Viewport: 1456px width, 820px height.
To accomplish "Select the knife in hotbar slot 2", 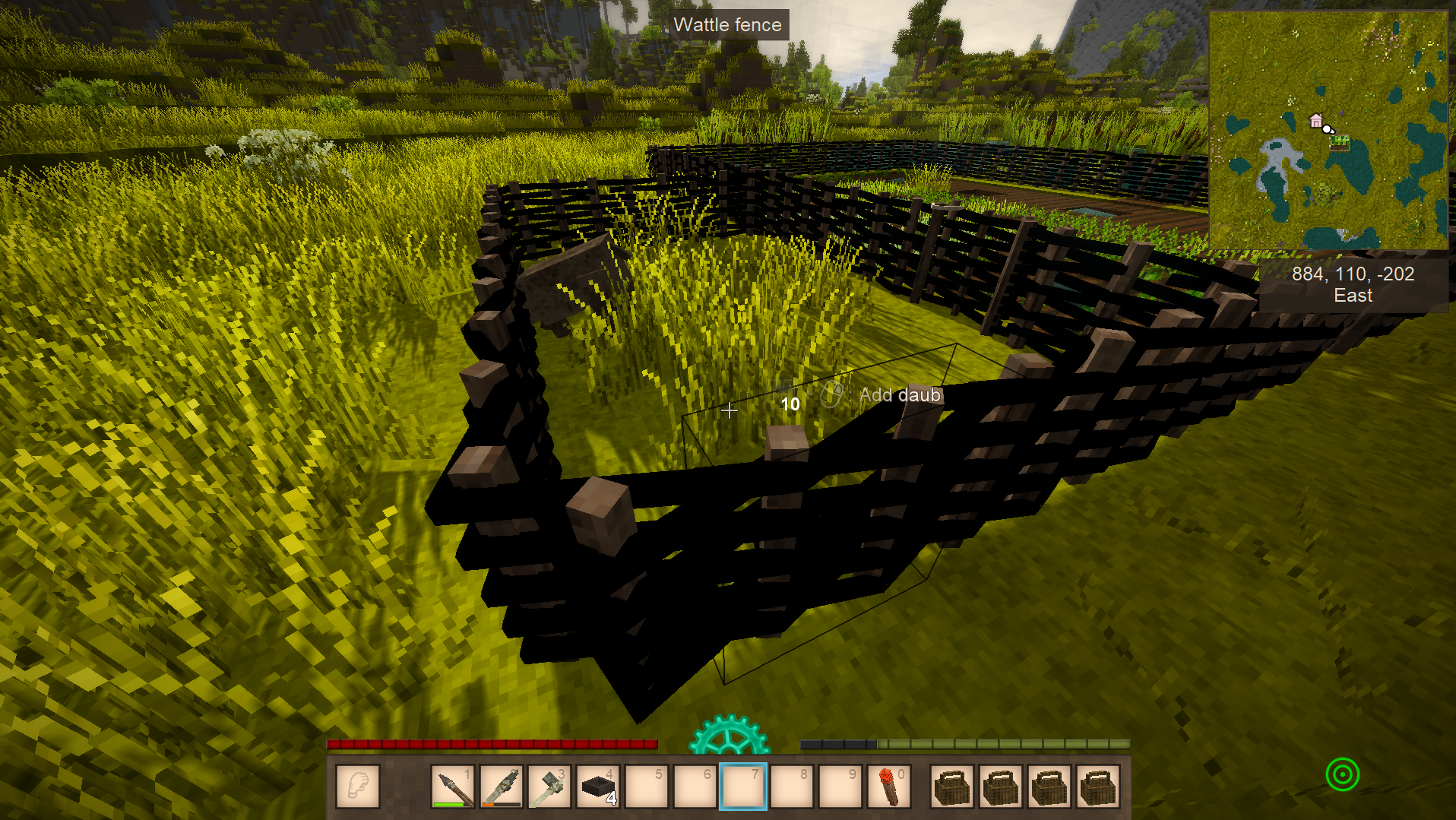I will coord(502,786).
